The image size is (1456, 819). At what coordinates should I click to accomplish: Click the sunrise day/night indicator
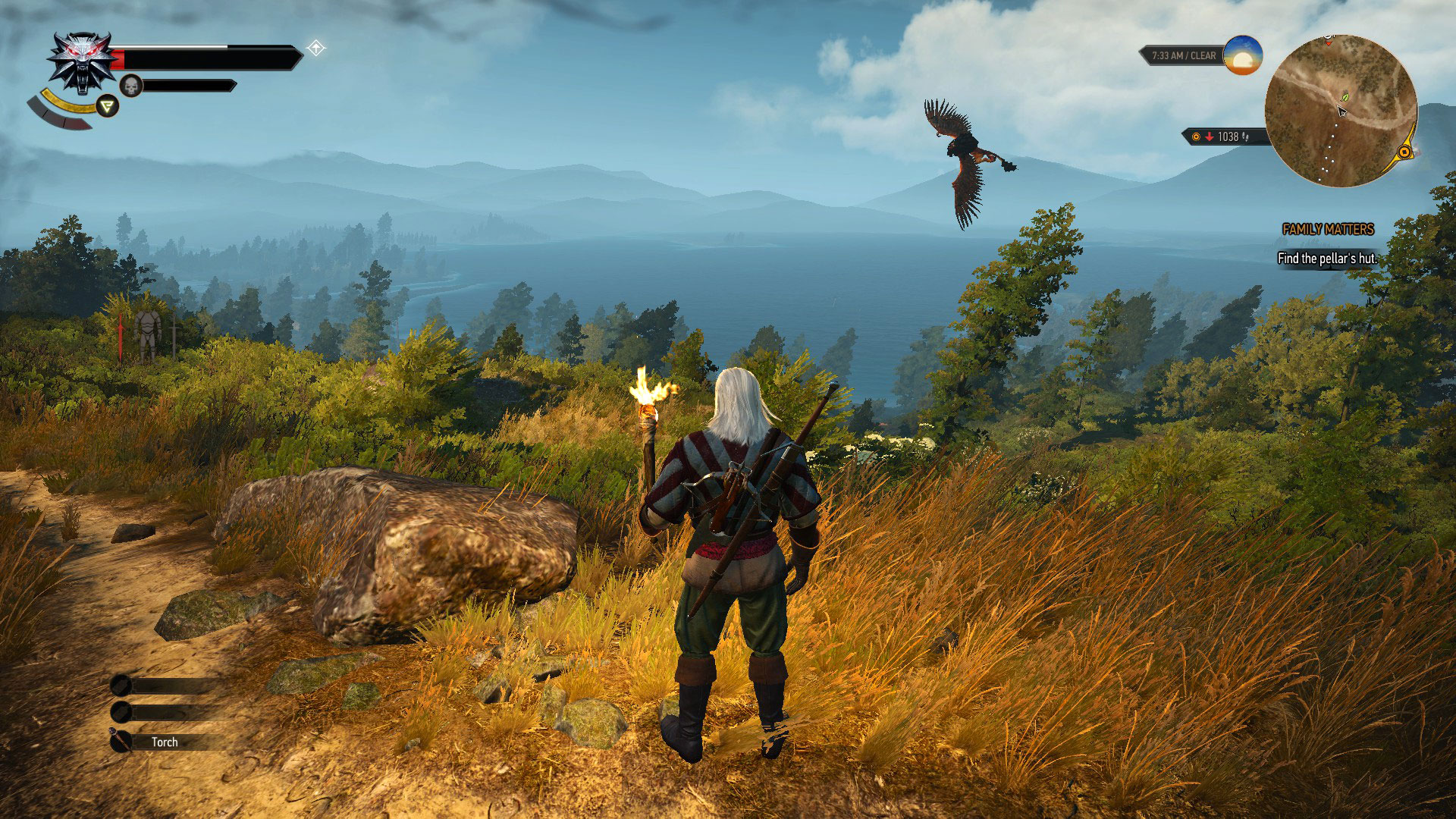click(1244, 56)
